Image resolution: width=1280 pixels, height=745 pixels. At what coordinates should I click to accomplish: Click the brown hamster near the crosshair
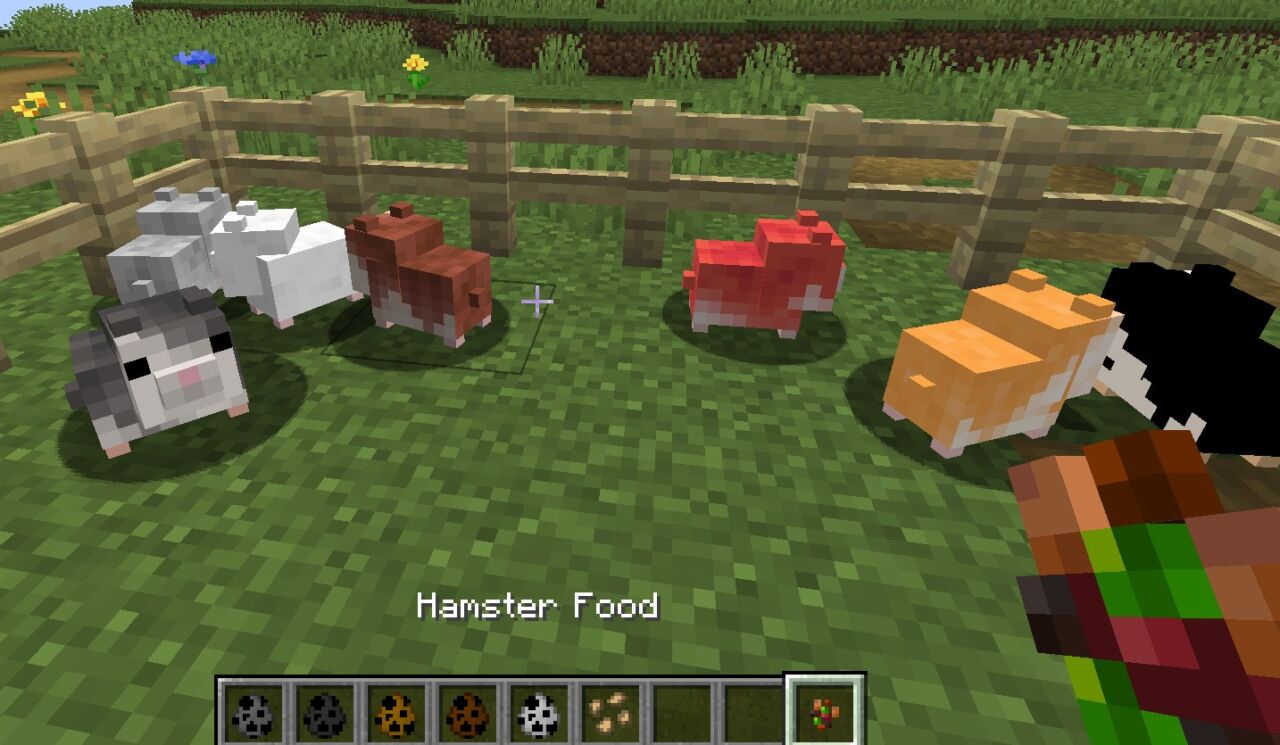[420, 270]
